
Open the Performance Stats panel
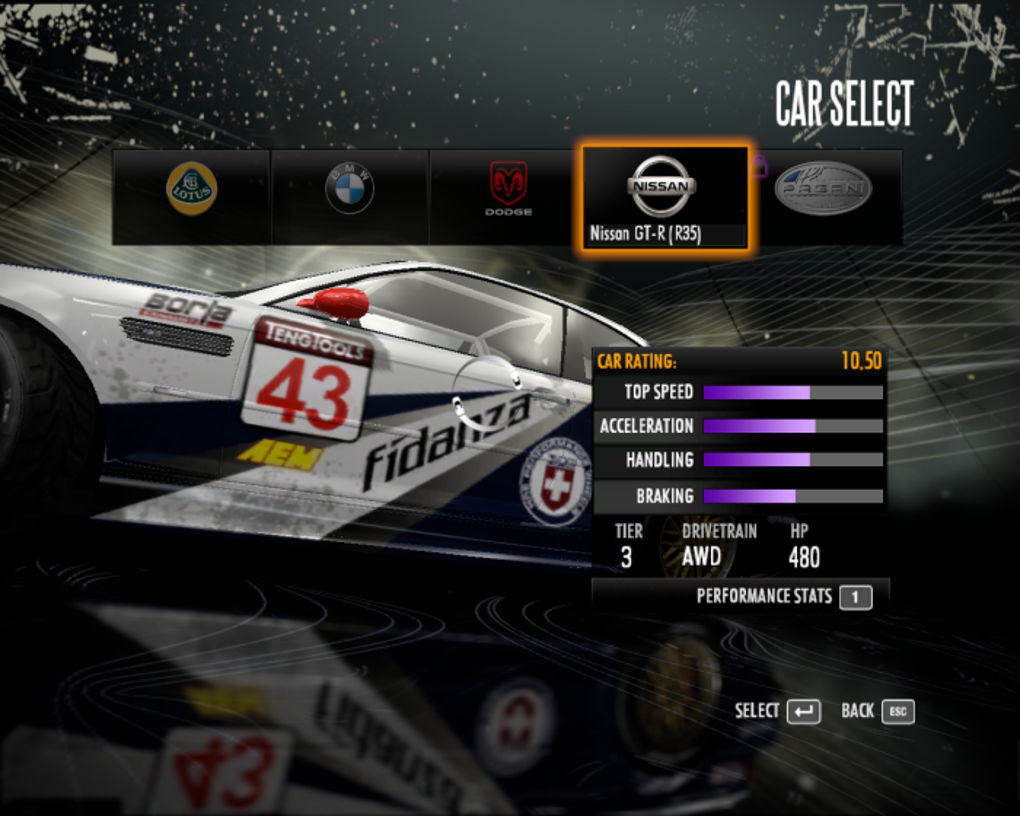[x=783, y=597]
